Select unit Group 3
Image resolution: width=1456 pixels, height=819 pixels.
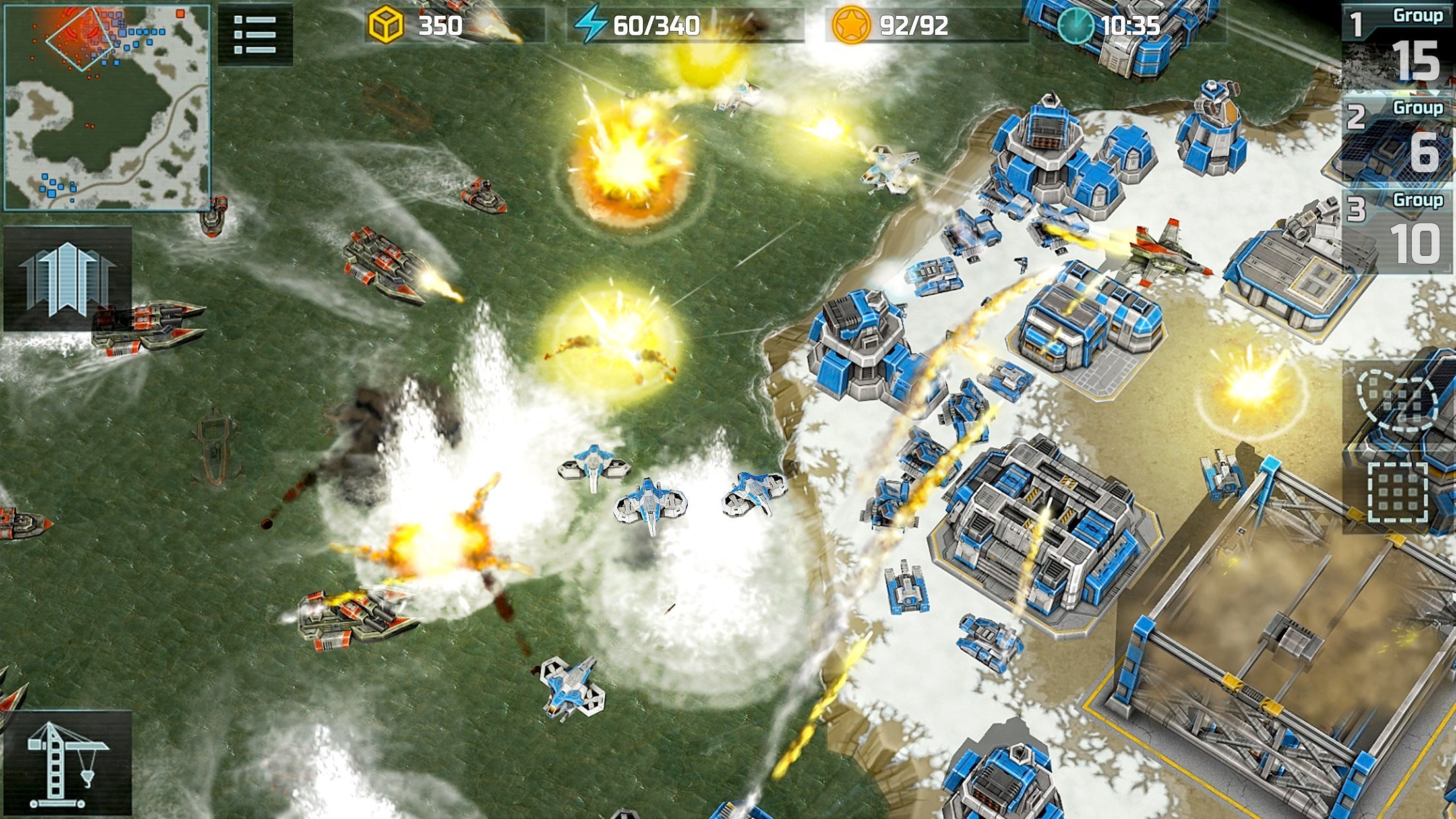pos(1398,231)
